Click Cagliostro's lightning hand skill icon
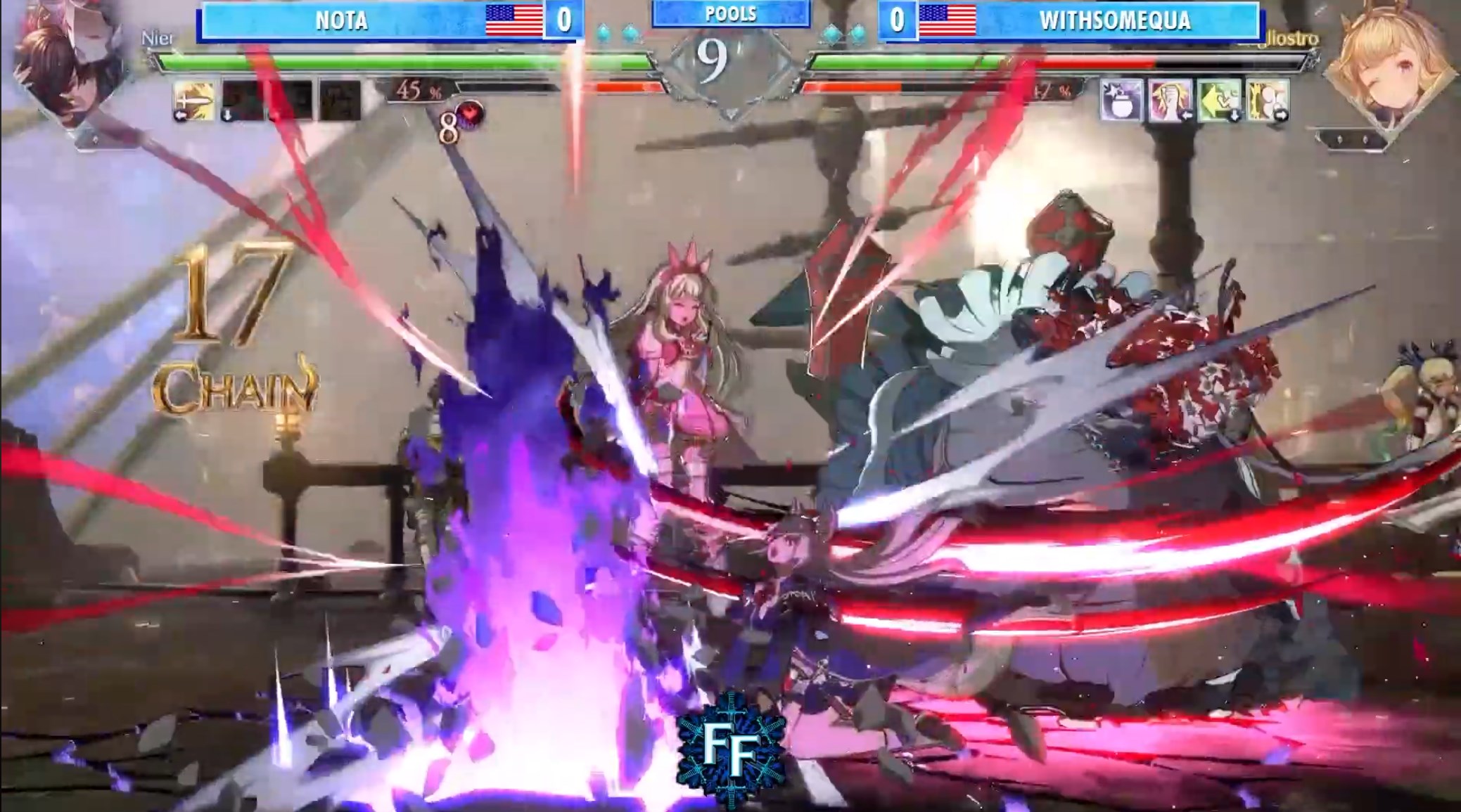Screen dimensions: 1461x812 (x=1168, y=102)
